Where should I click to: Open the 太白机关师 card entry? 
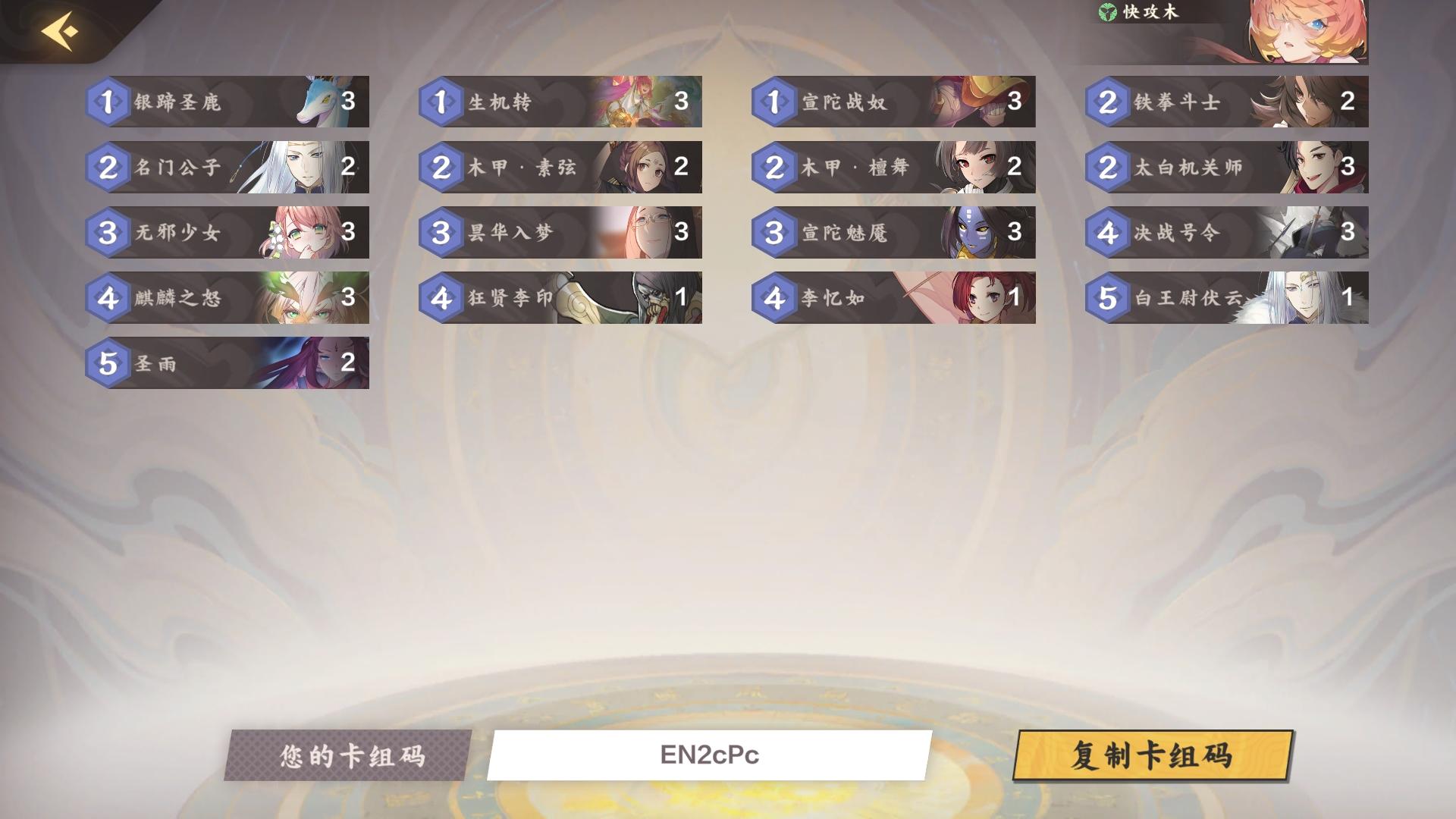click(1228, 168)
